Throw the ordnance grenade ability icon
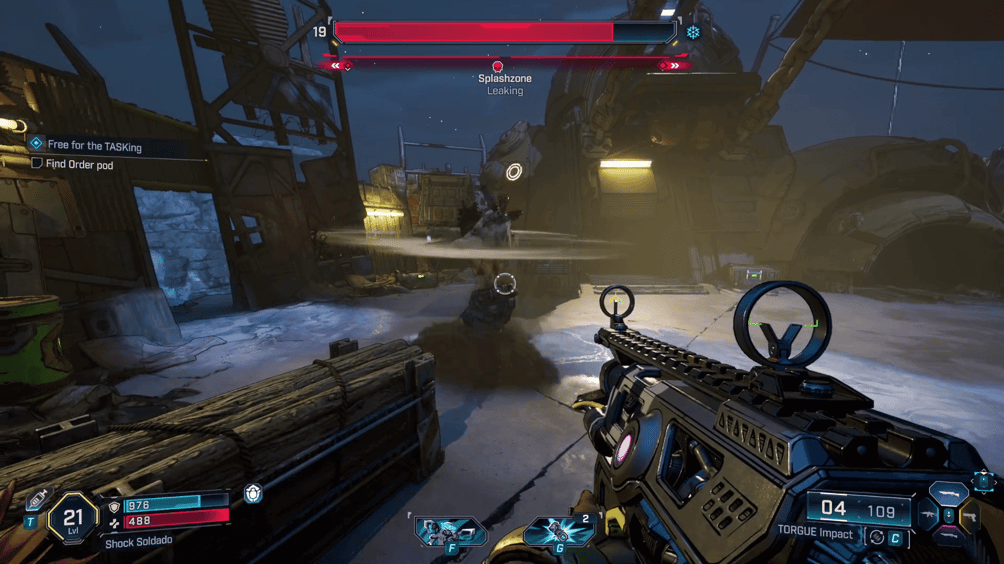The image size is (1004, 564). tap(558, 531)
